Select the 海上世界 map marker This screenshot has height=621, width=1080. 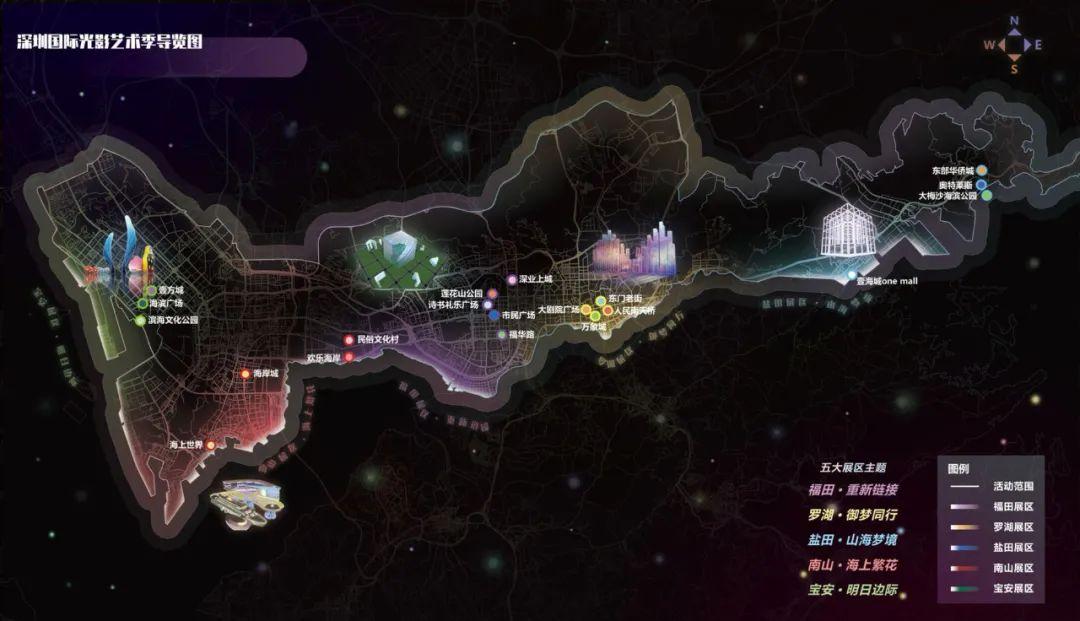pyautogui.click(x=209, y=444)
